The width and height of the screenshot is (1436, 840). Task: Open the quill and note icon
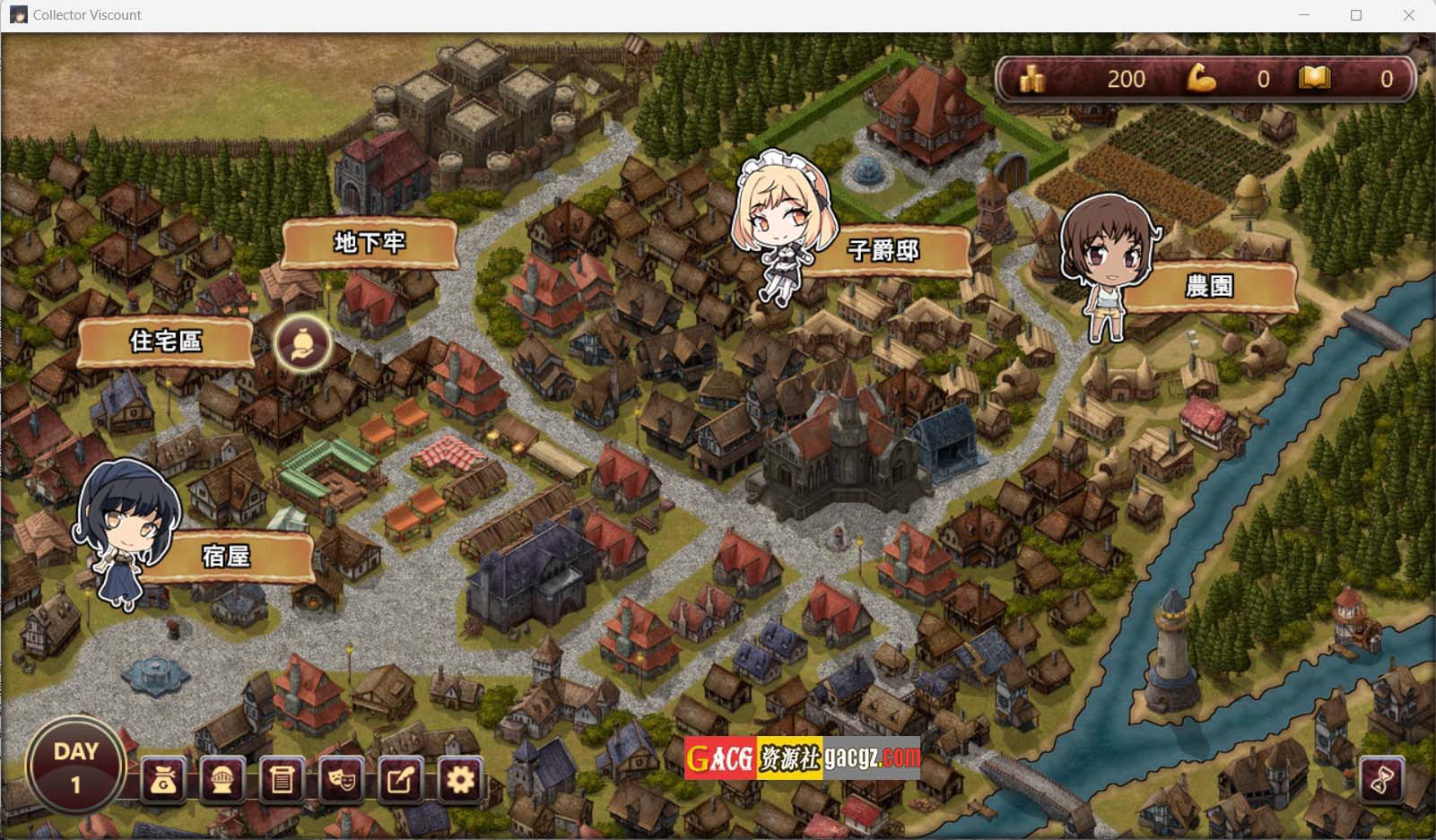click(400, 780)
